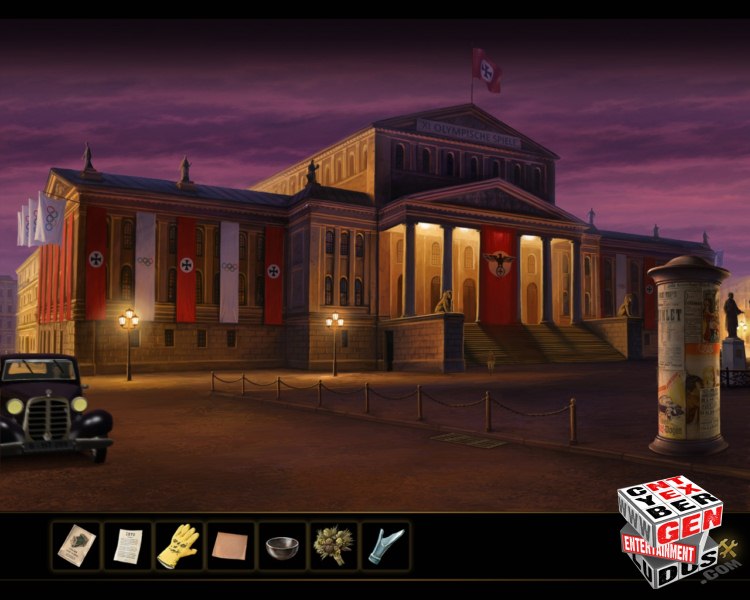Select the blue-grey metal funnel item
The width and height of the screenshot is (750, 600).
point(384,546)
